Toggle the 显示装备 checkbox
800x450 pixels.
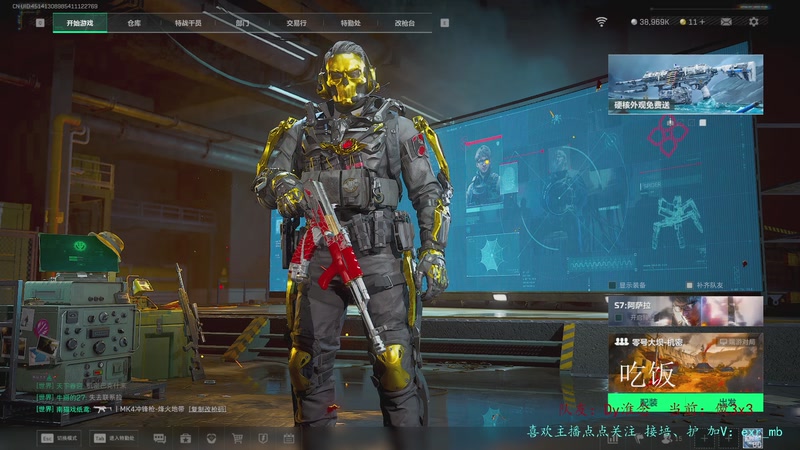click(x=612, y=284)
